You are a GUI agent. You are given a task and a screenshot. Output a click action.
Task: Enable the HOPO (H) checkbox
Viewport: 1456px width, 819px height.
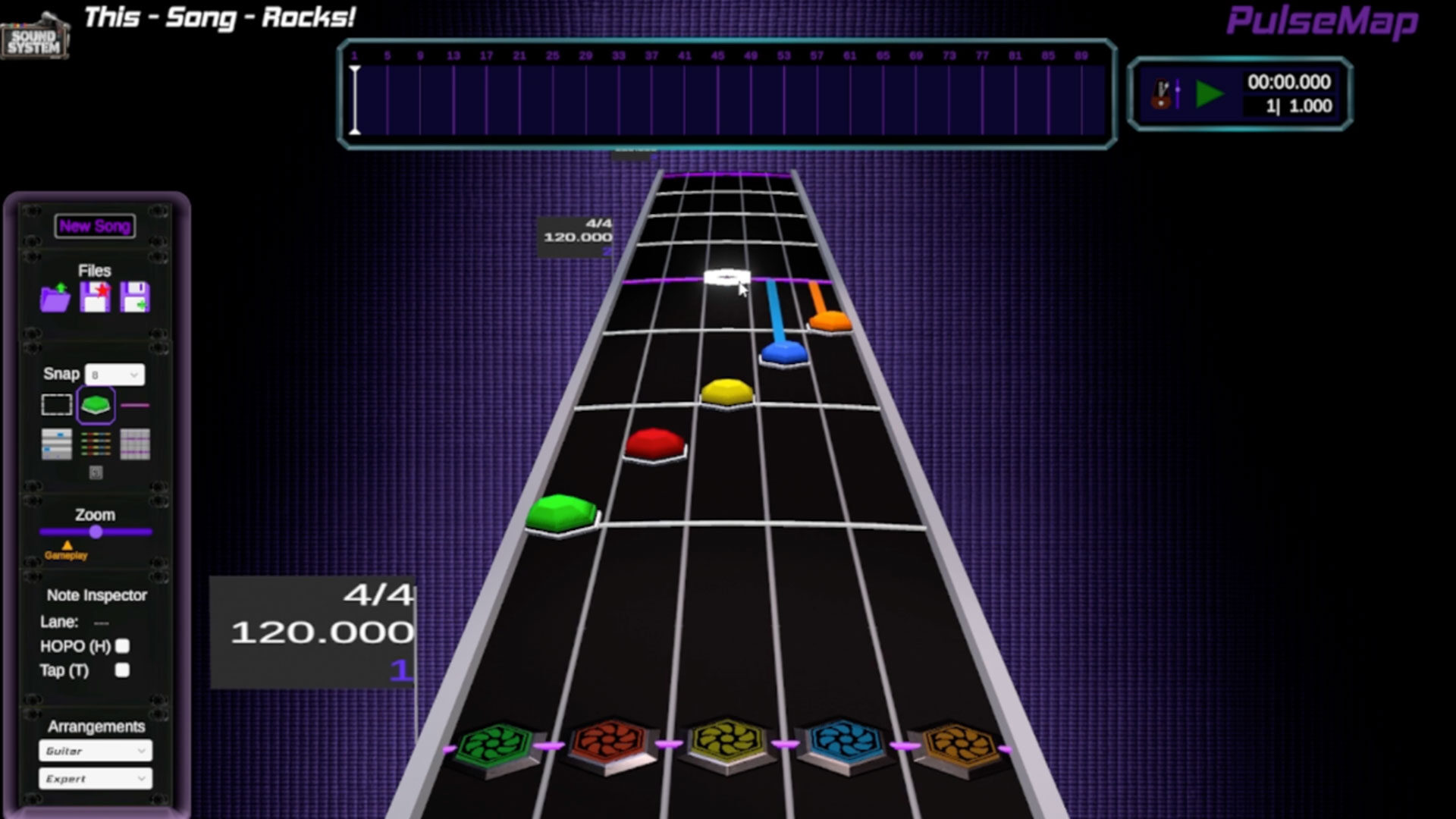coord(123,646)
